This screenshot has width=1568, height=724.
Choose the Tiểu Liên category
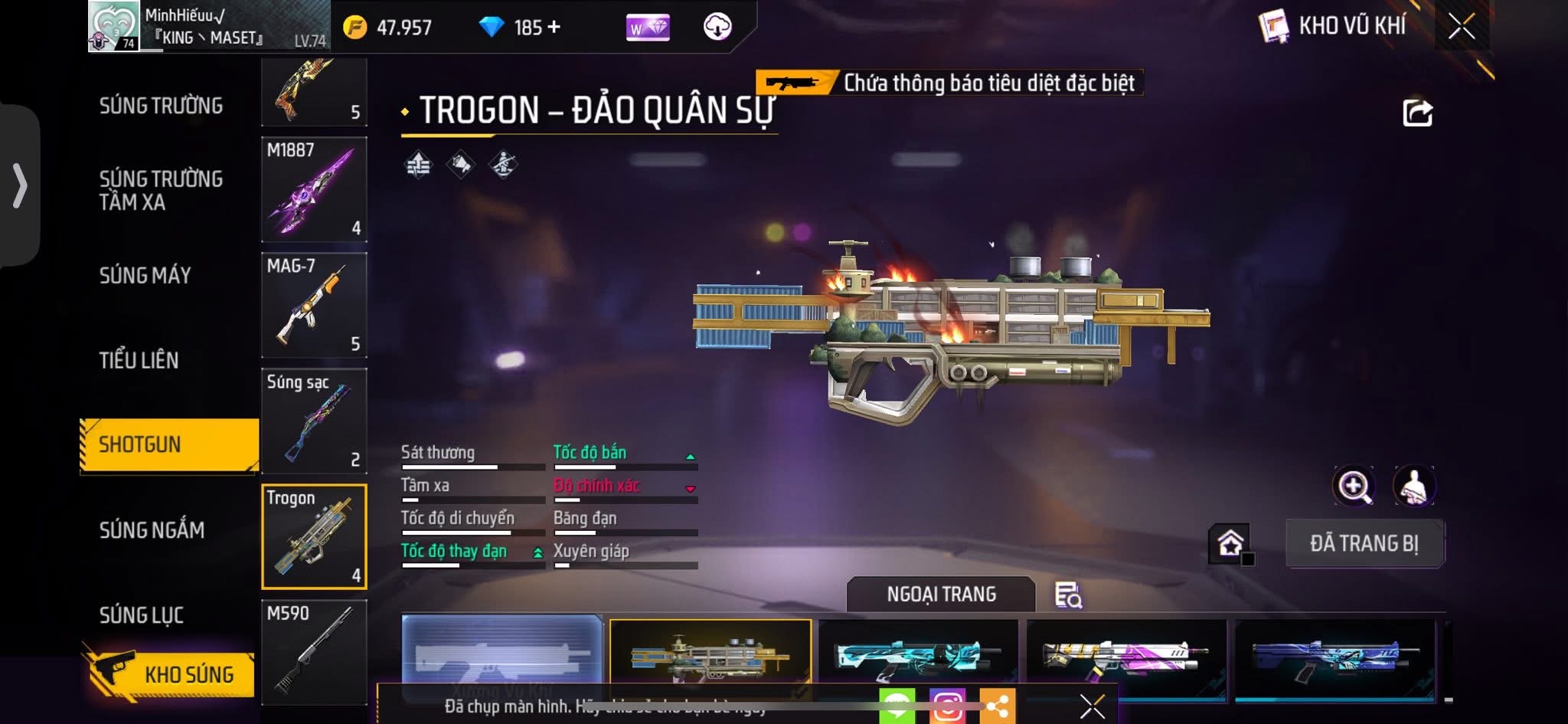point(139,360)
